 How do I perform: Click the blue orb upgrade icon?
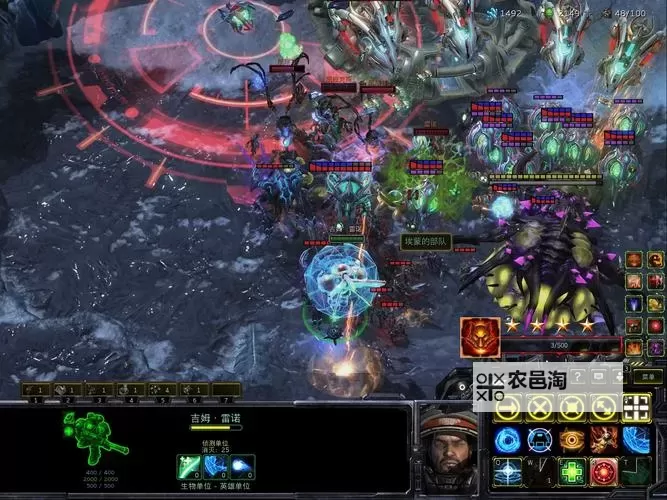242,467
